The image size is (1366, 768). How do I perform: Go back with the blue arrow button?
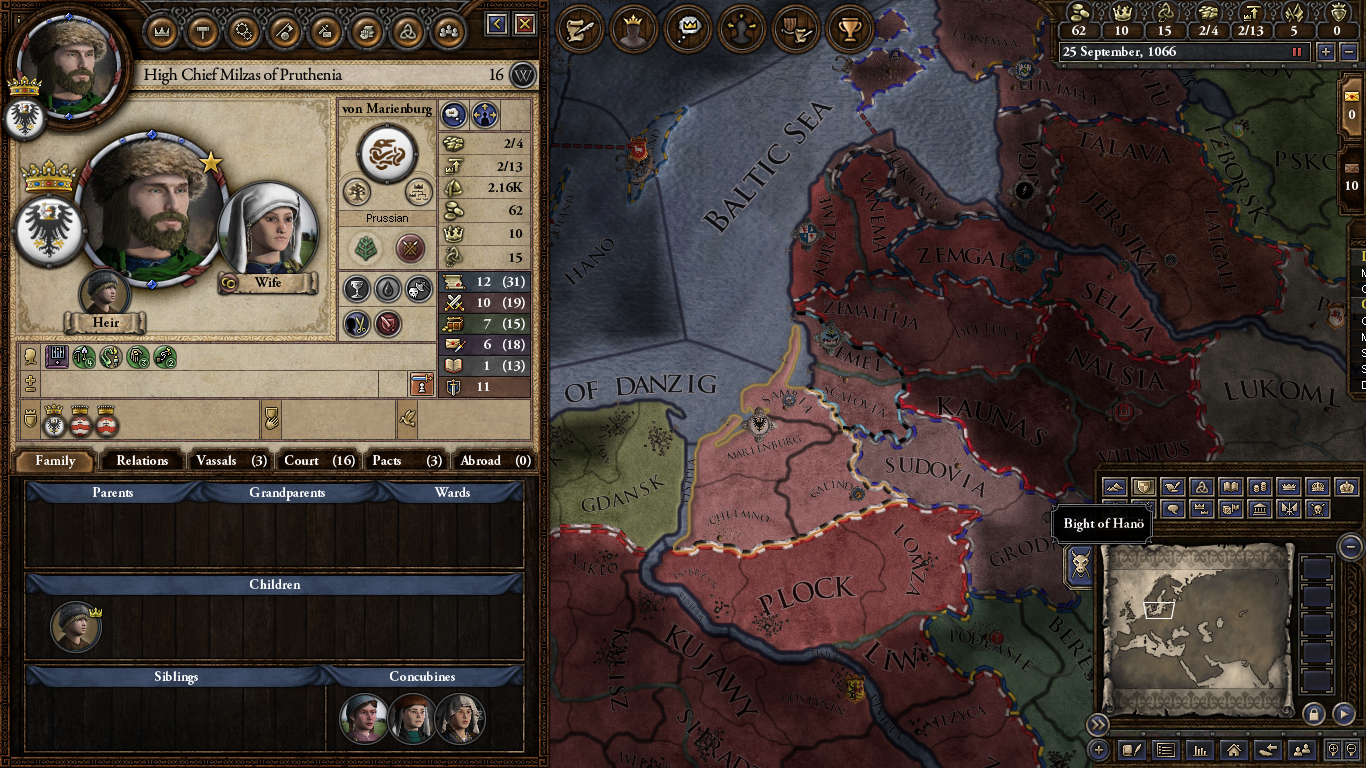497,24
